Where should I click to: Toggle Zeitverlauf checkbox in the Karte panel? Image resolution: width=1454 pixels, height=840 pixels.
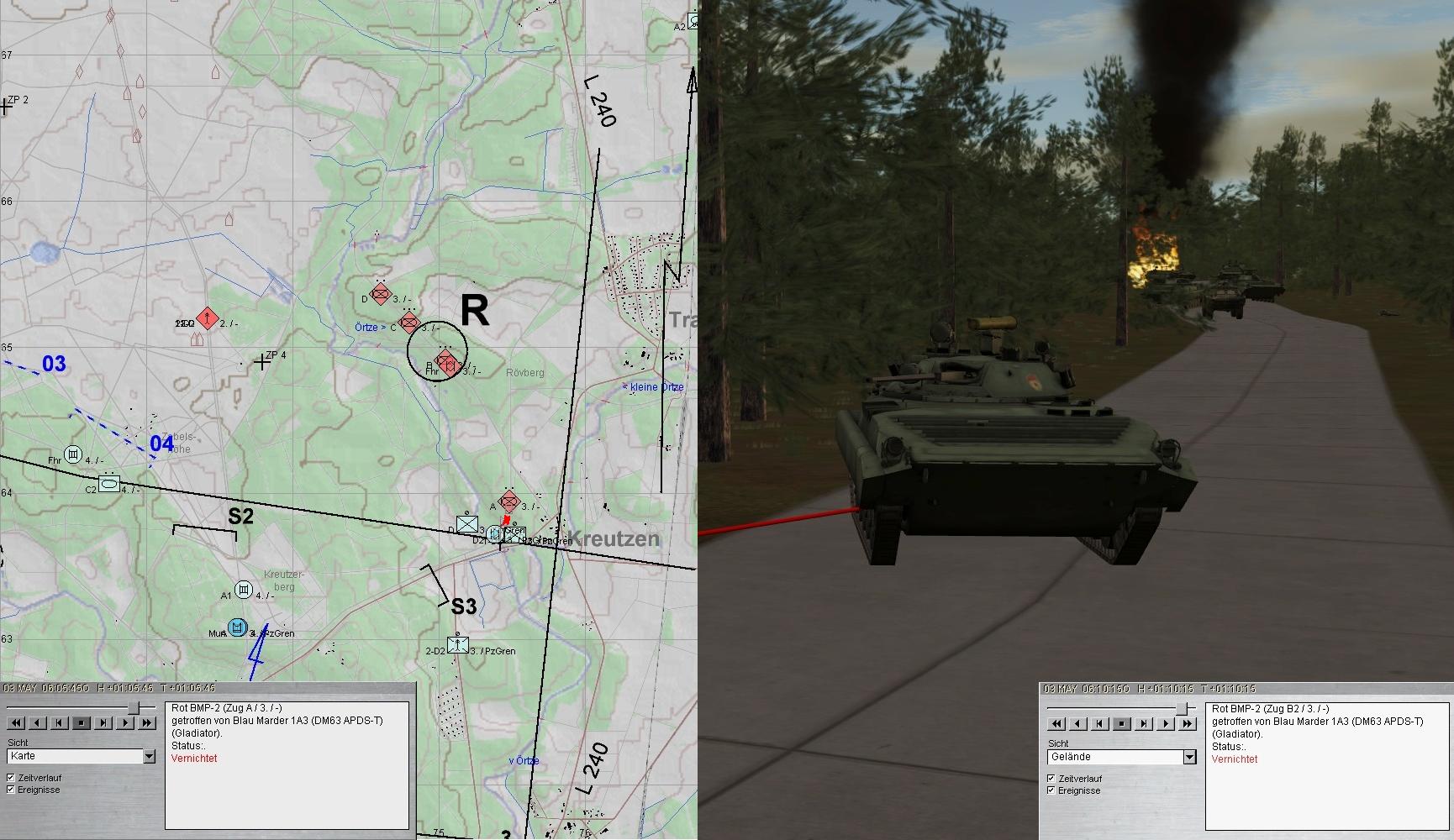[x=11, y=778]
